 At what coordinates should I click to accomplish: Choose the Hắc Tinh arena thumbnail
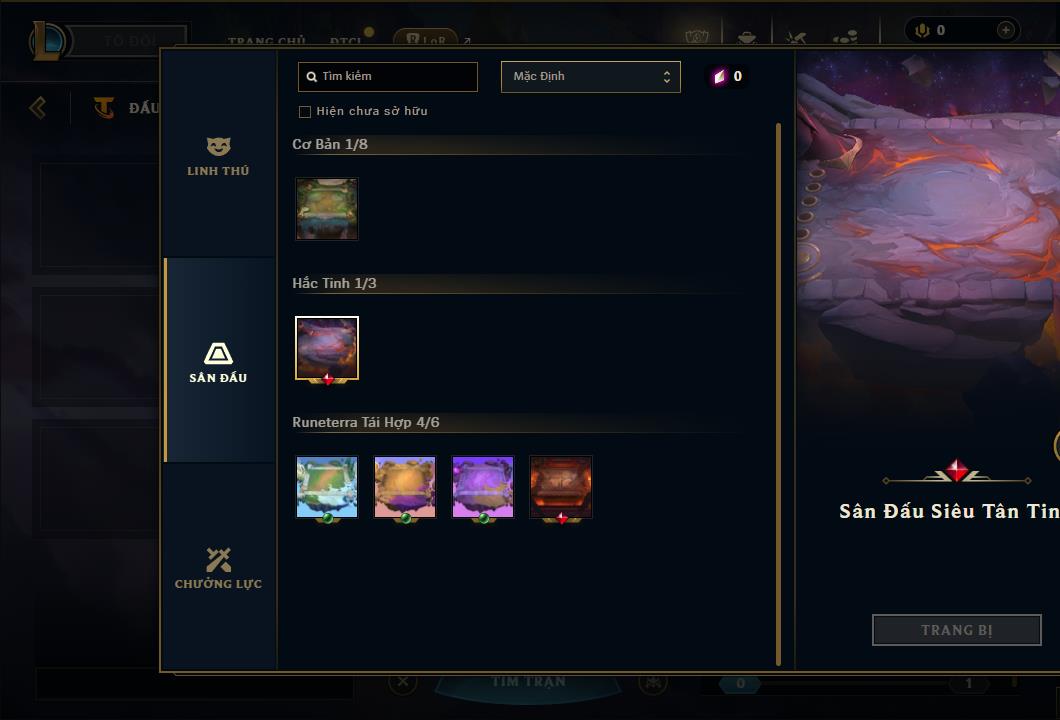tap(327, 349)
